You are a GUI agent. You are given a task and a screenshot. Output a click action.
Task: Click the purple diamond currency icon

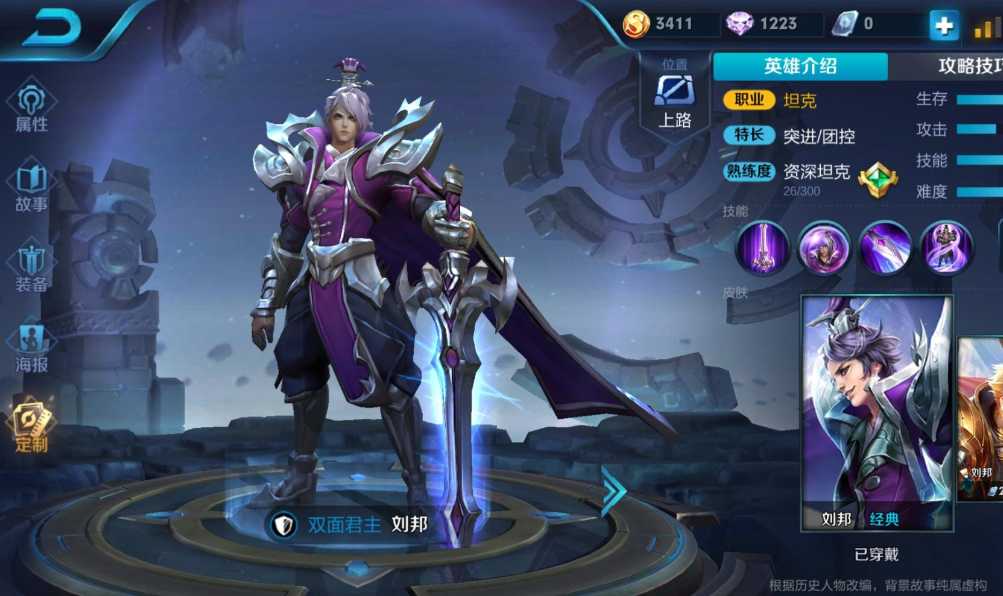point(741,24)
